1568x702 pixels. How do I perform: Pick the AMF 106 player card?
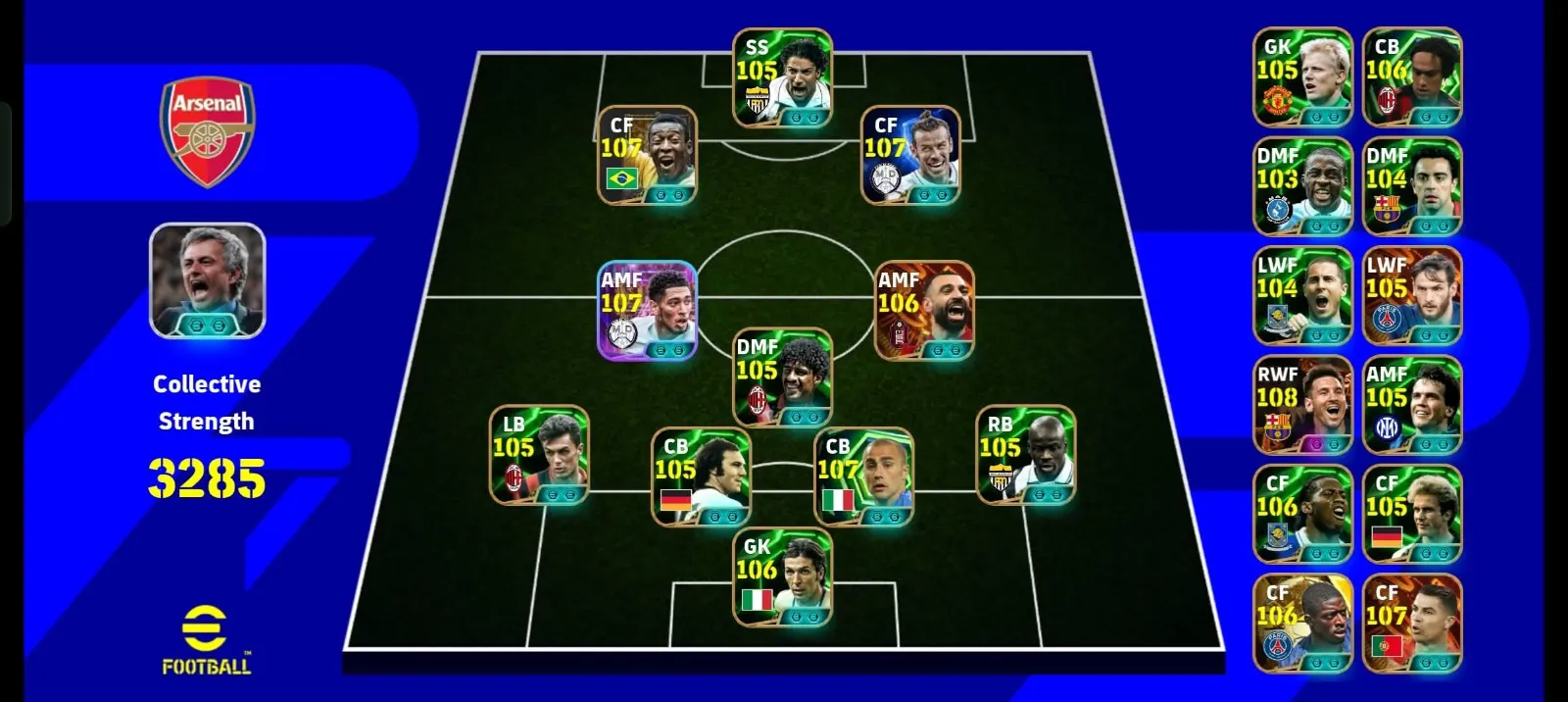[924, 310]
